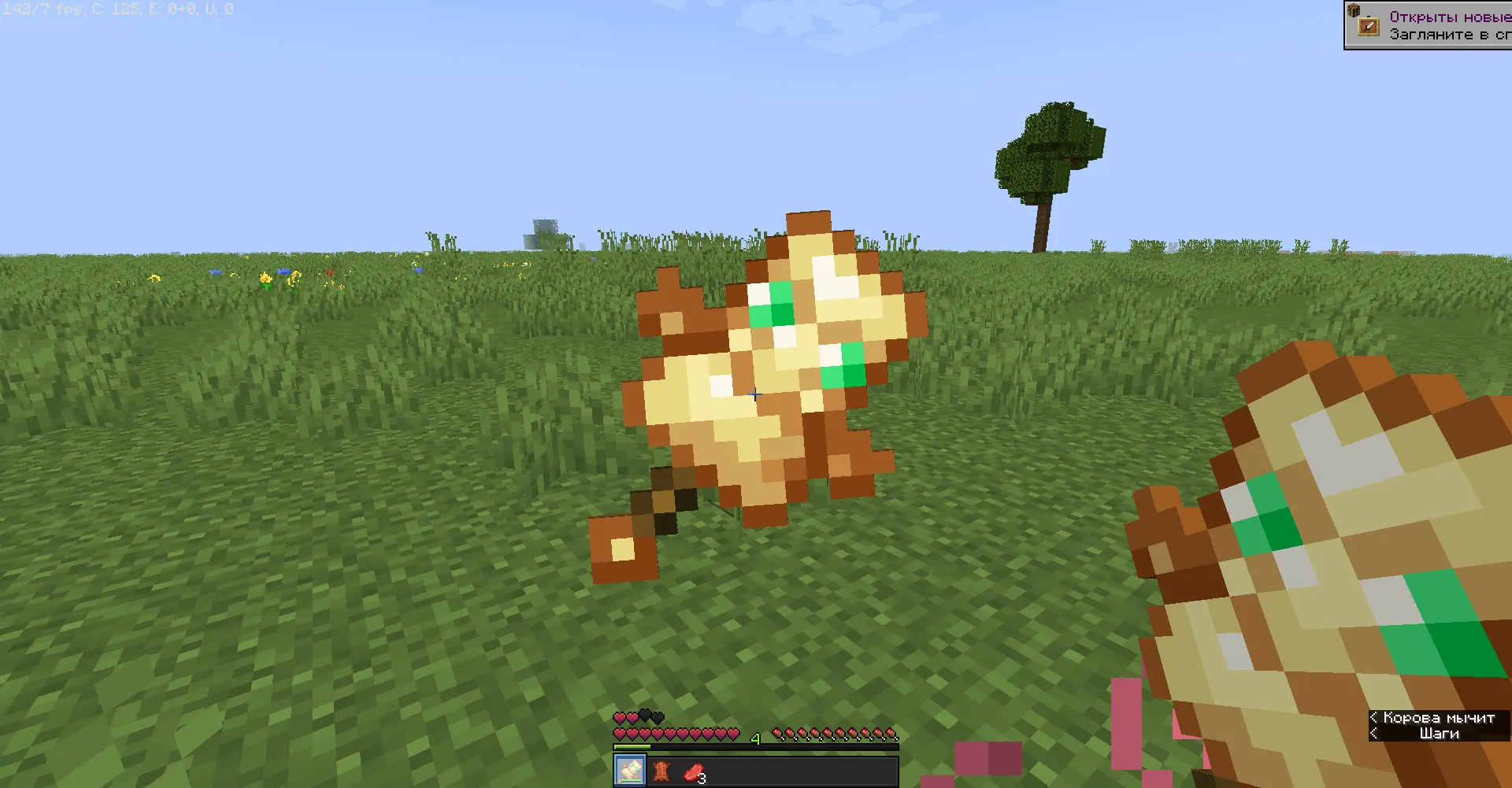Click the last drumstick of the hunger bar
1512x788 pixels.
point(892,734)
